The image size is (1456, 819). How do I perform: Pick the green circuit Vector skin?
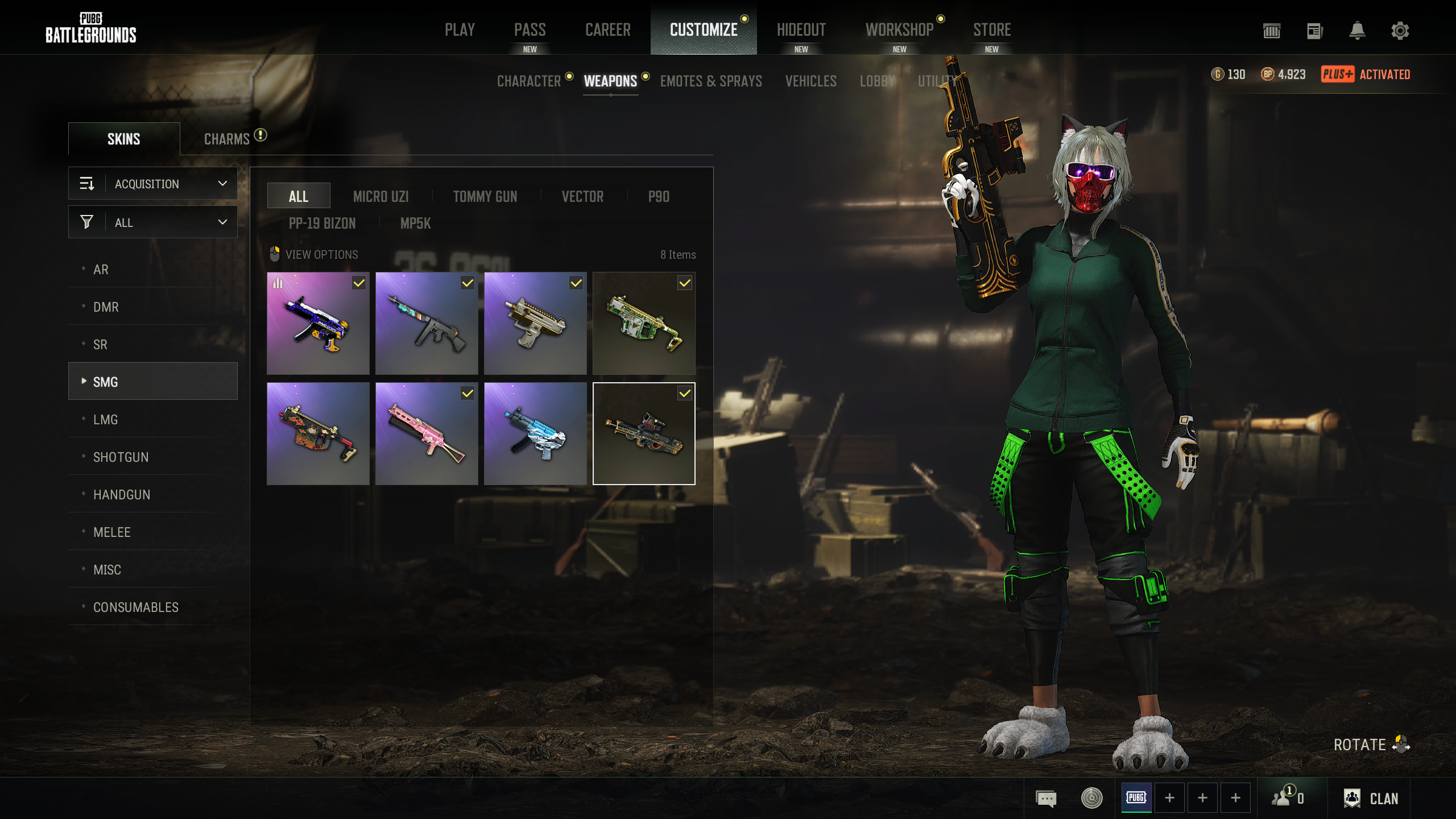[x=644, y=324]
